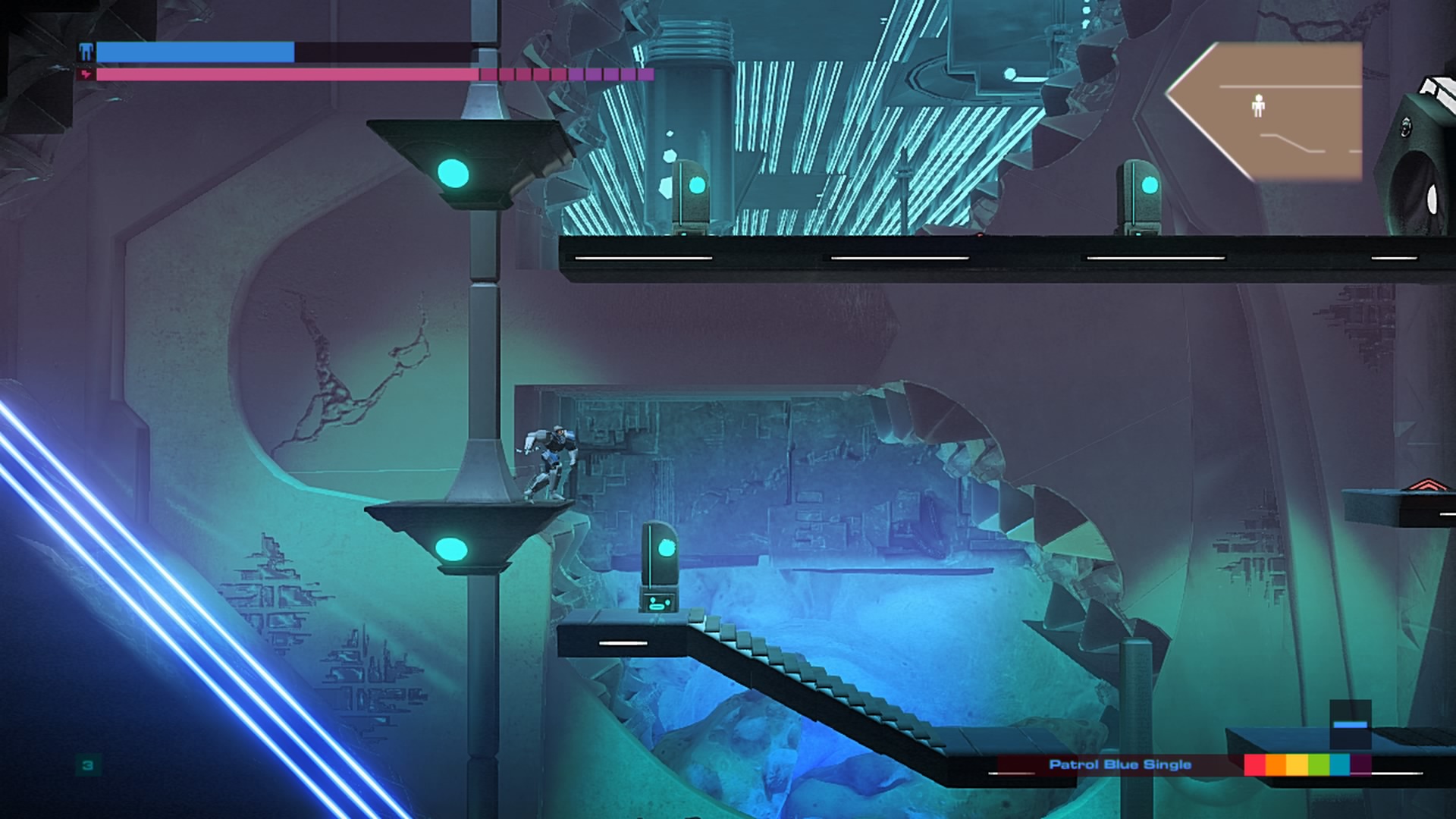Click the blue figure icon beside the health bar
Image resolution: width=1456 pixels, height=819 pixels.
[x=86, y=52]
